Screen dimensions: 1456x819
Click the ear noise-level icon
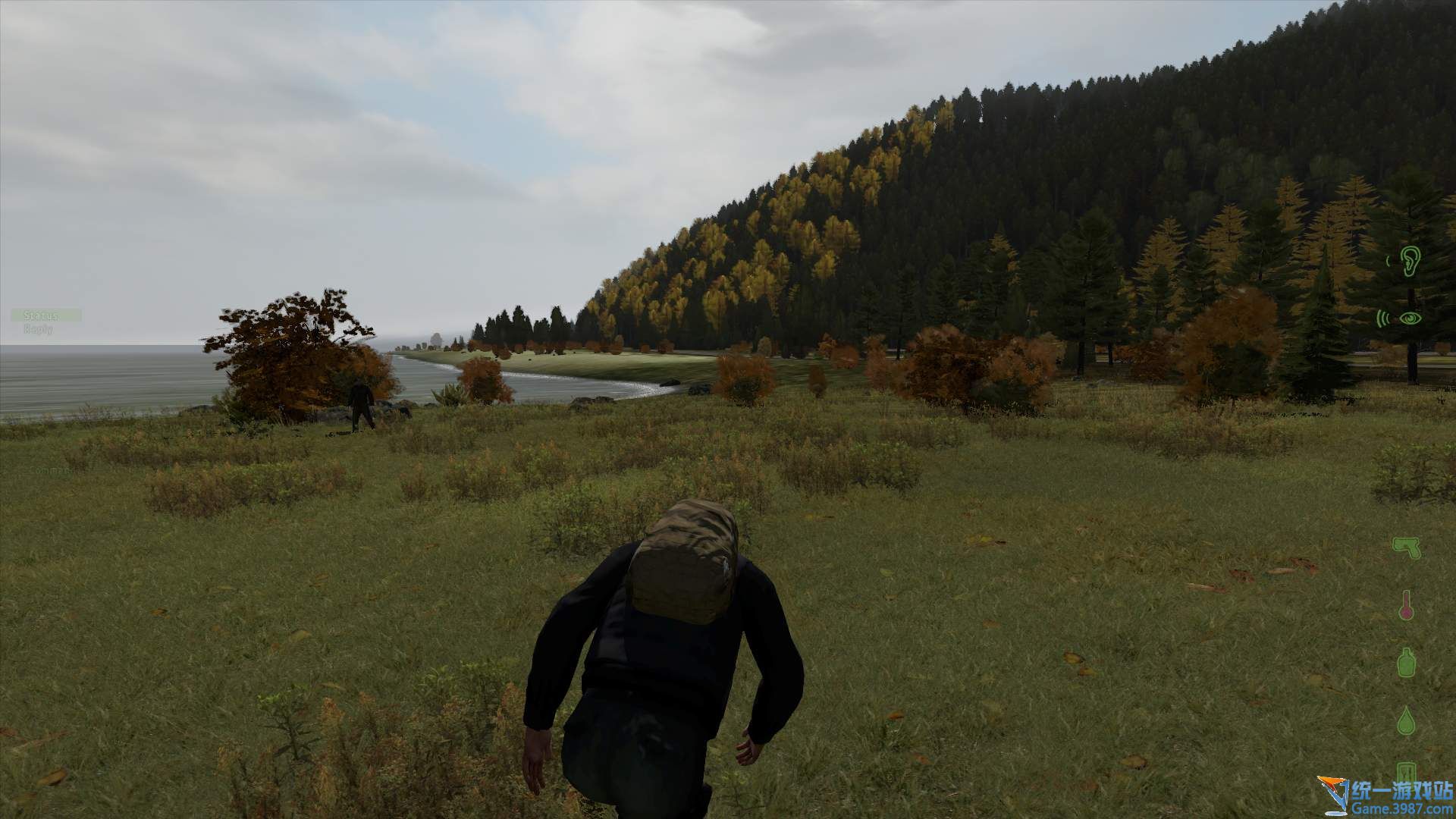coord(1408,262)
